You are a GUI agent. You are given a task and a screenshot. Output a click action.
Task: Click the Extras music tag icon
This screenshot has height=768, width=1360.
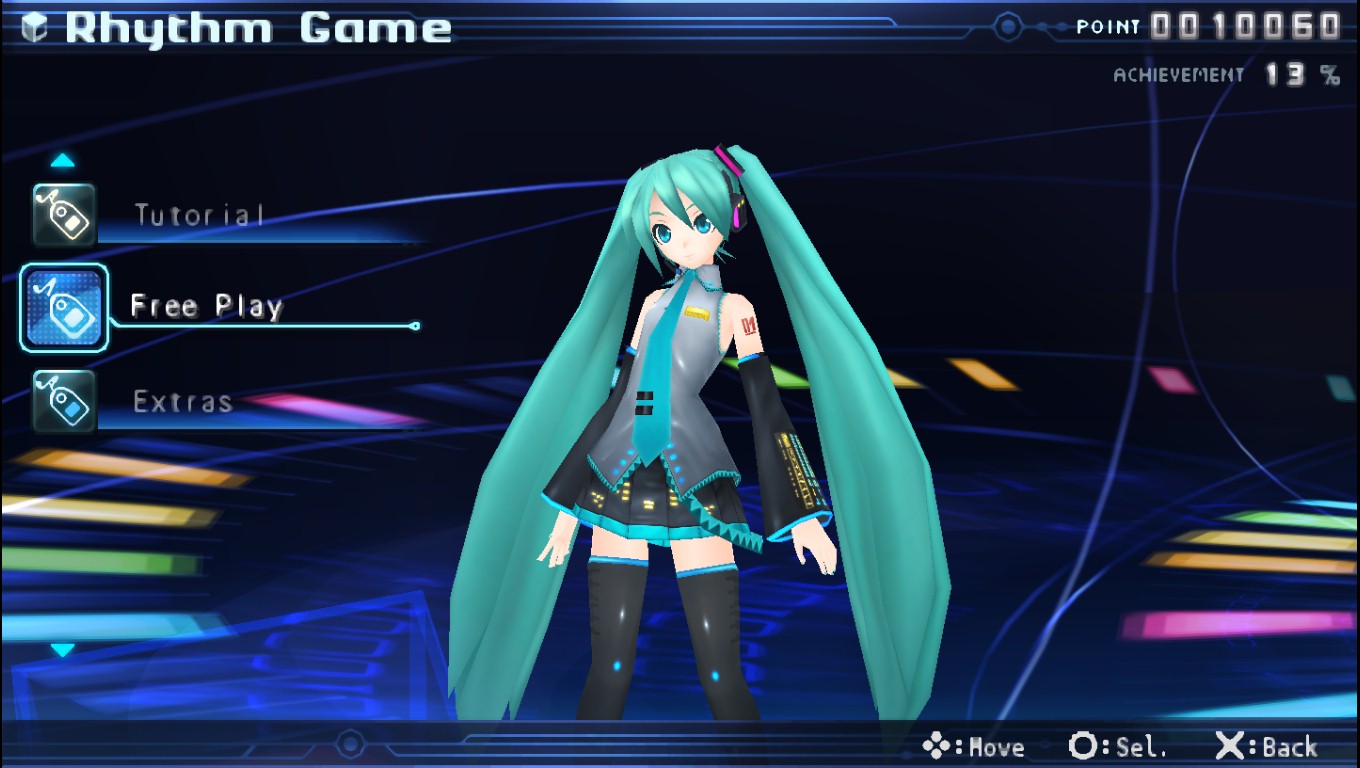pos(63,401)
